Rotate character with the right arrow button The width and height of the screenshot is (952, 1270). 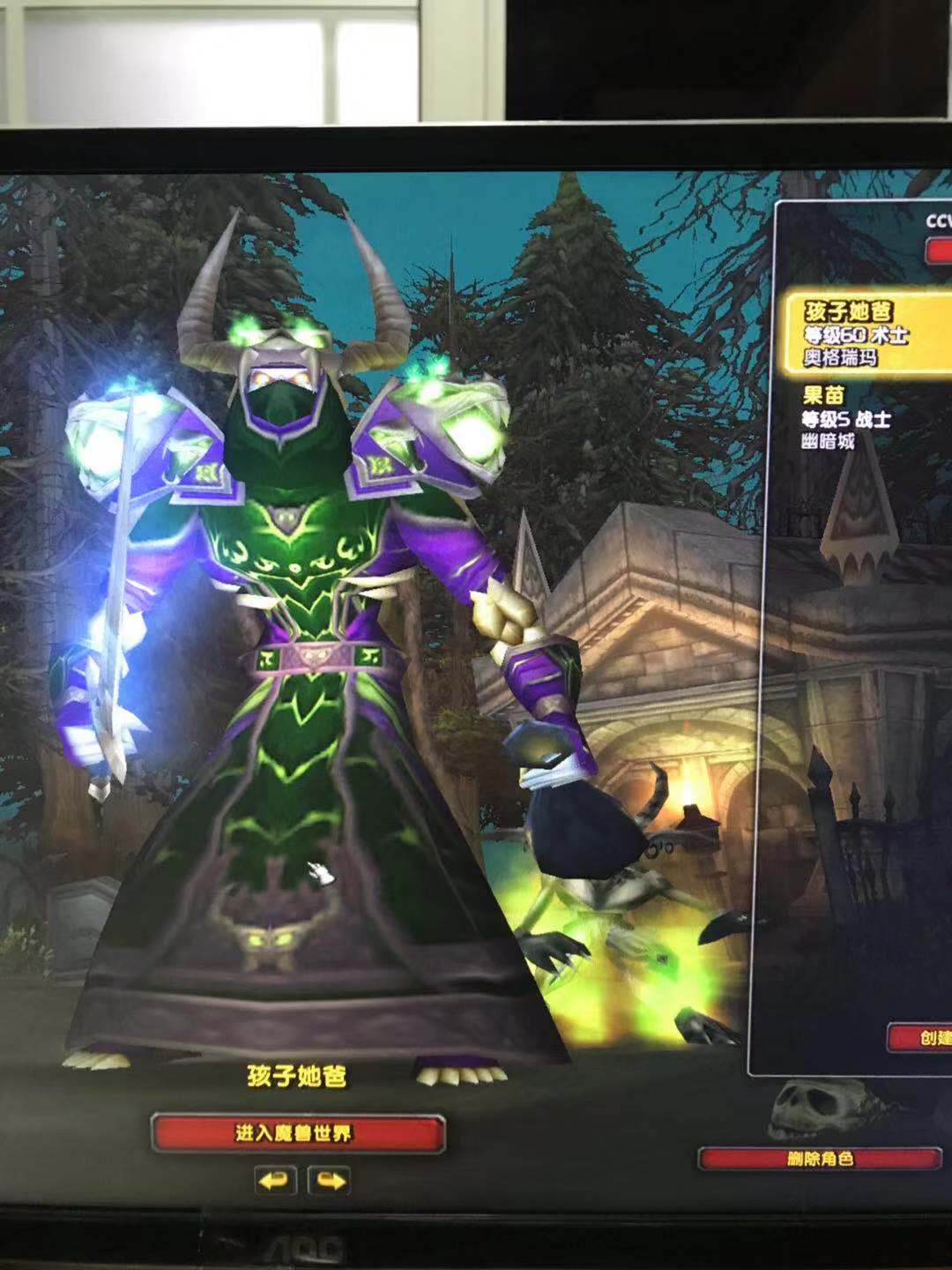pos(330,1180)
